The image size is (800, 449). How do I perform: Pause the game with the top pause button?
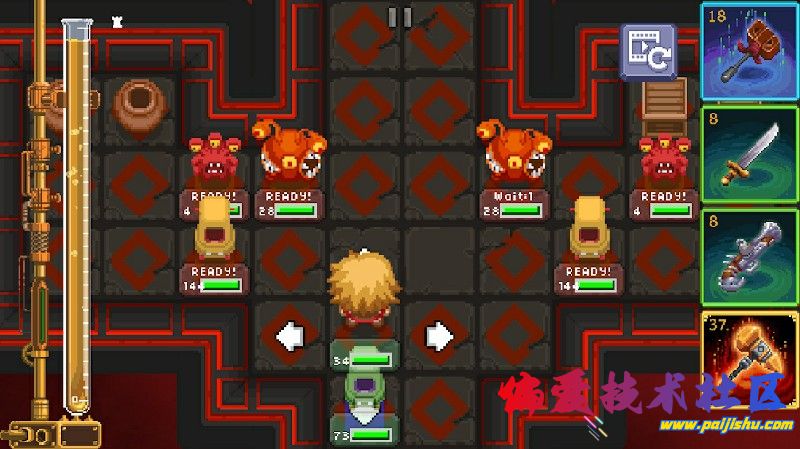399,17
